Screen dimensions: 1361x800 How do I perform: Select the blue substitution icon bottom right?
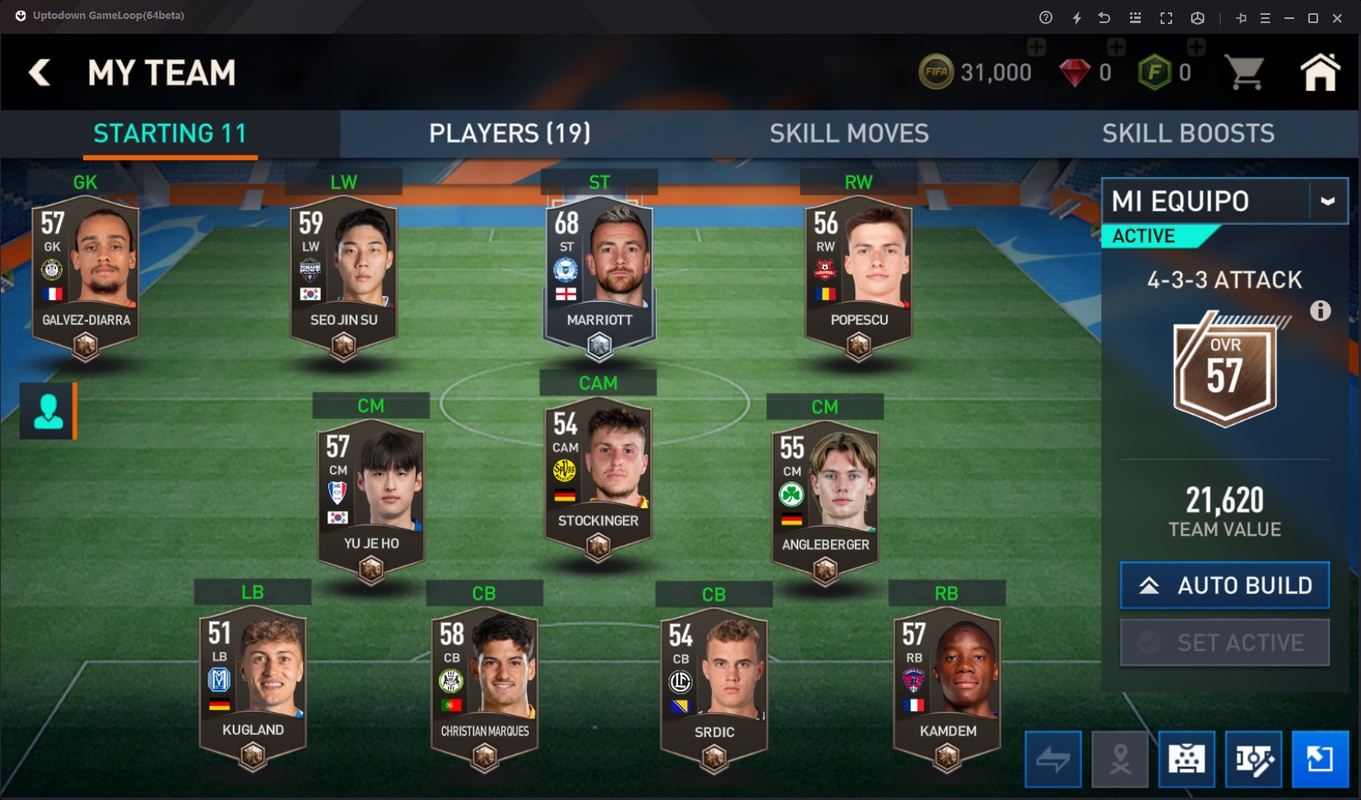point(1319,758)
